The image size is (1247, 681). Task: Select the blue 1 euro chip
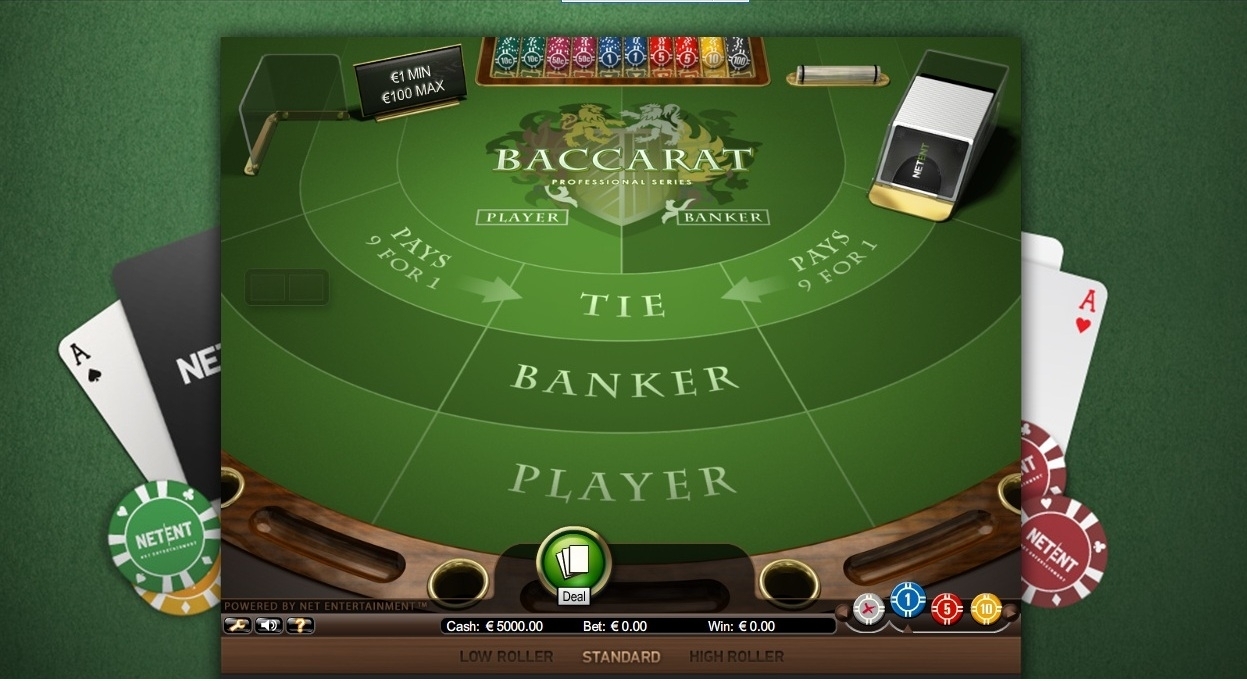coord(907,599)
